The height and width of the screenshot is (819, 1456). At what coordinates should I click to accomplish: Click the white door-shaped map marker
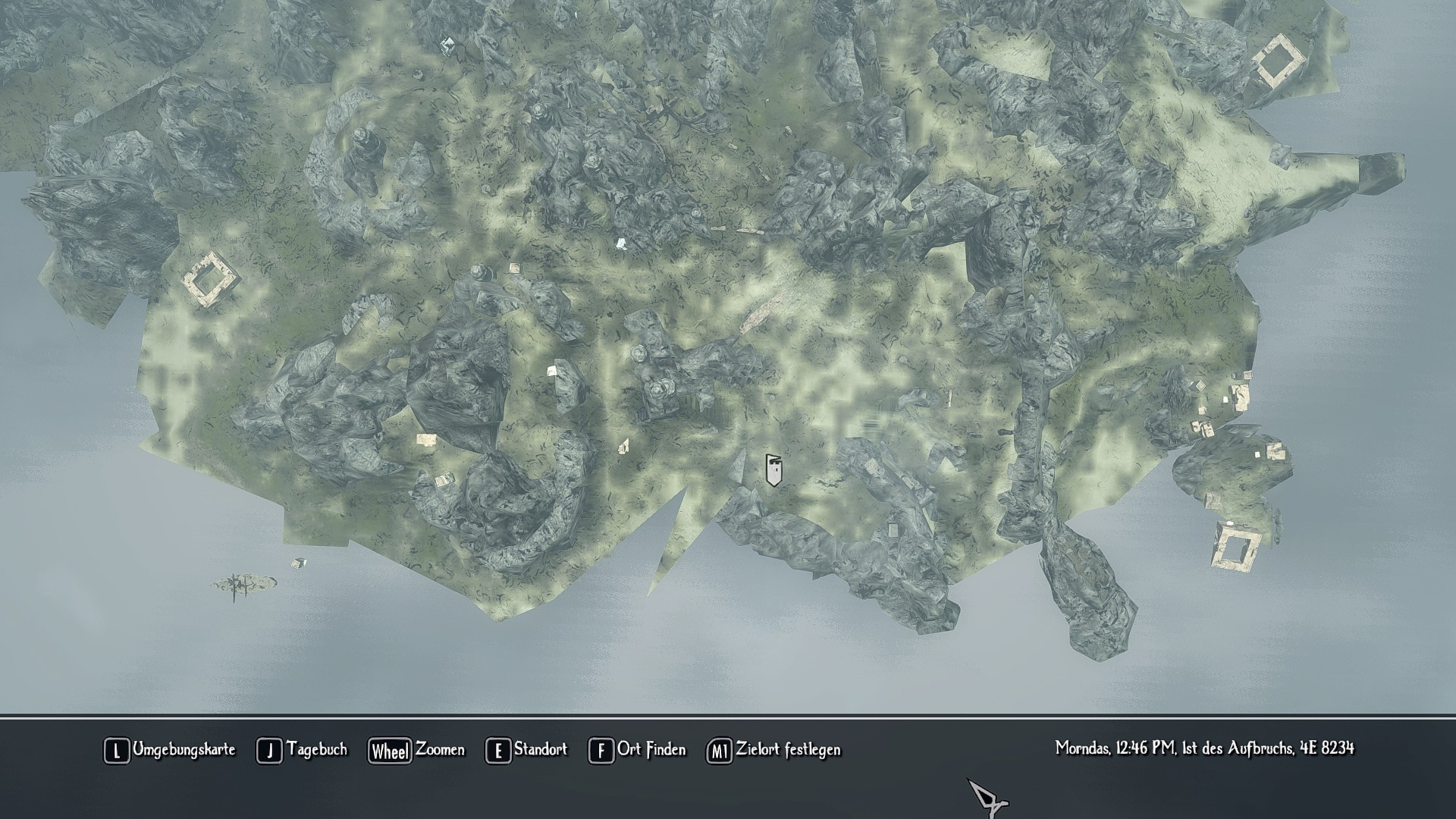coord(773,470)
